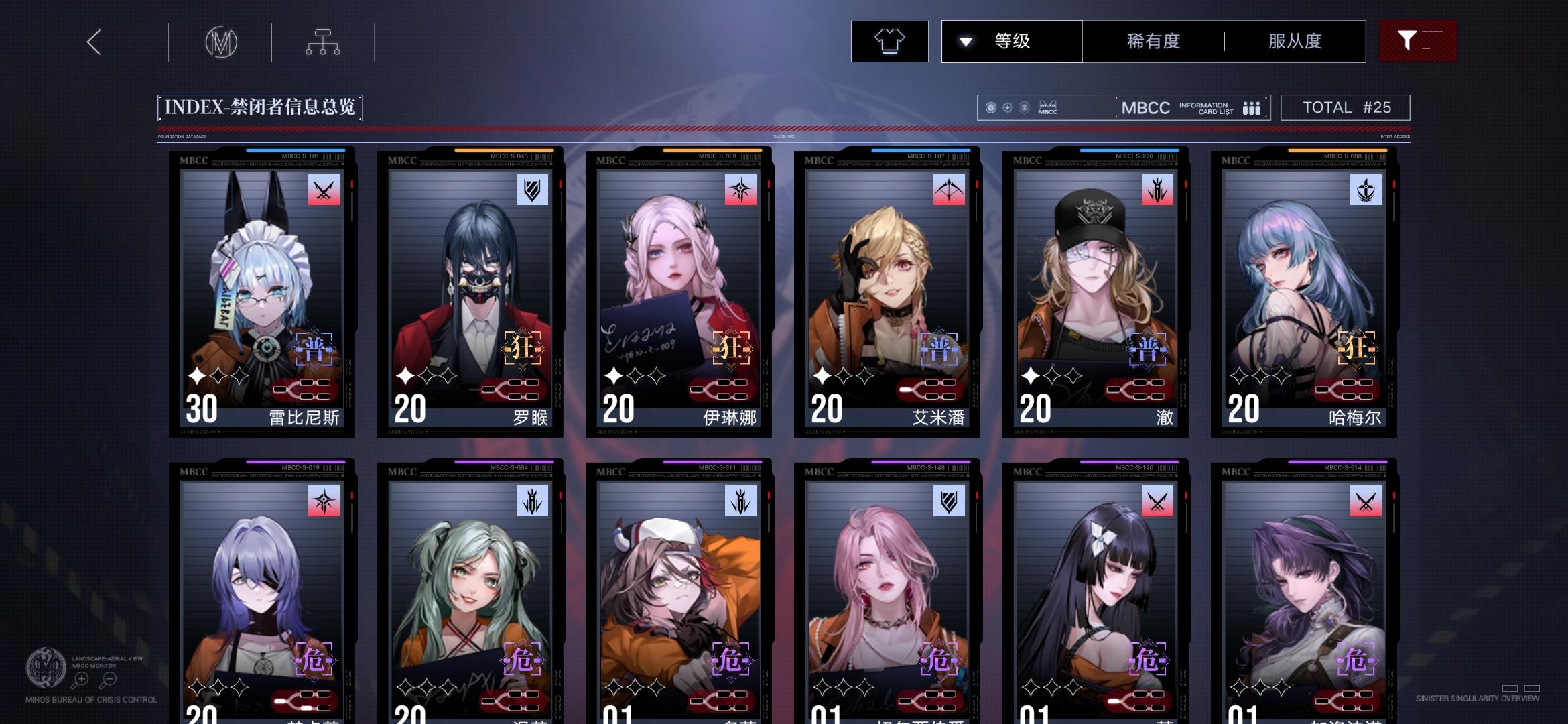
Task: Open the 等级 sort dropdown arrow
Action: pyautogui.click(x=966, y=41)
